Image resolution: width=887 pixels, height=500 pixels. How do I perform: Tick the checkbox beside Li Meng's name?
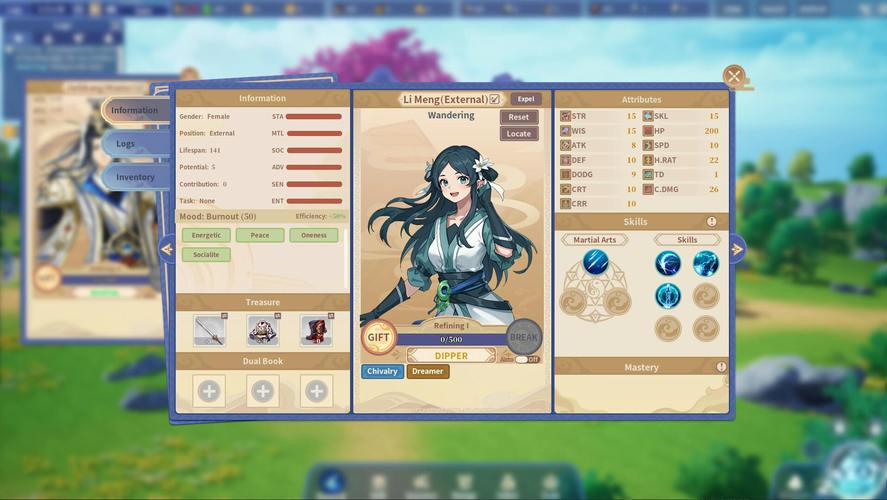pos(495,99)
